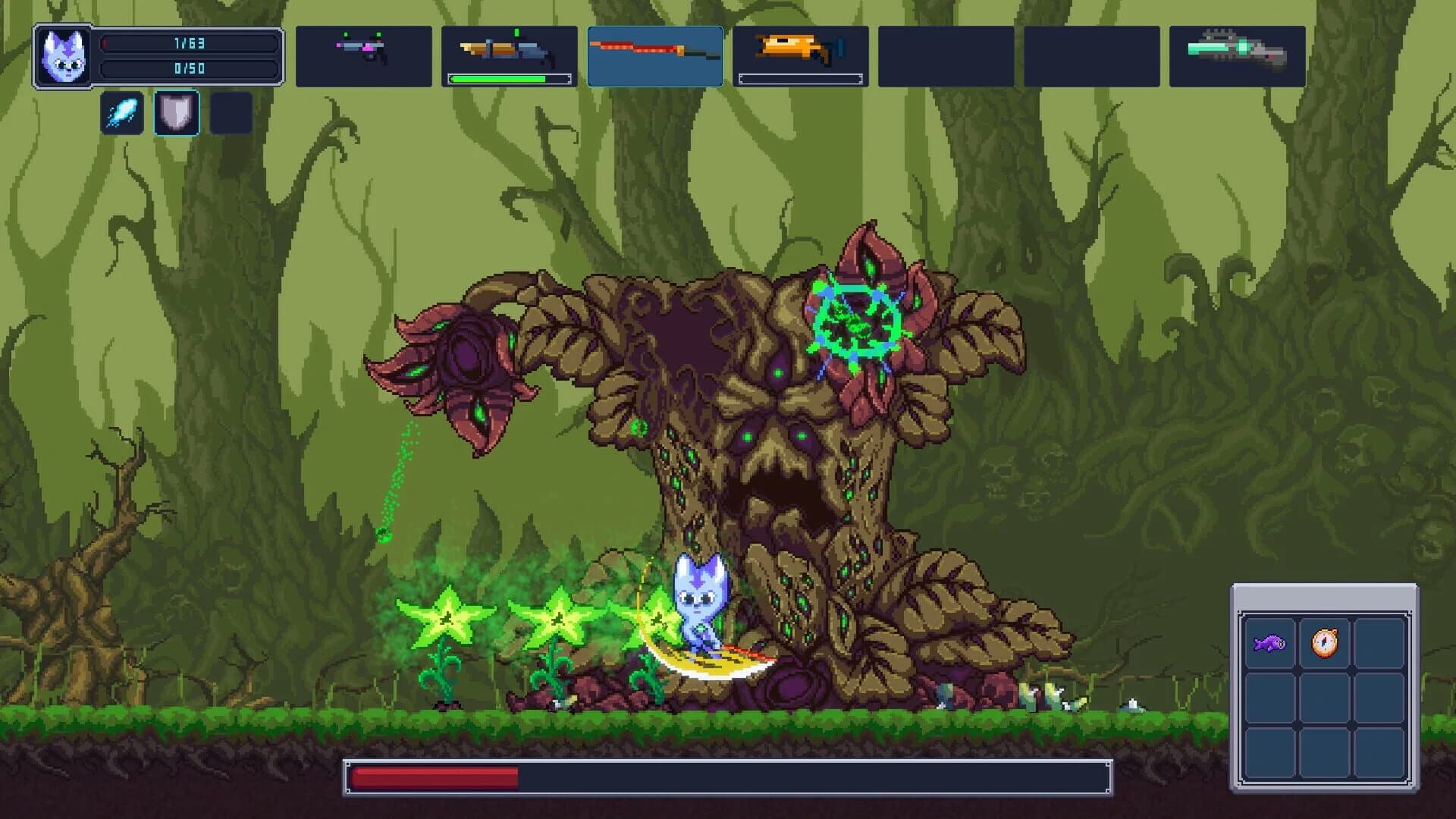The image size is (1456, 819).
Task: Toggle the highlighted shield buff off
Action: [x=176, y=111]
